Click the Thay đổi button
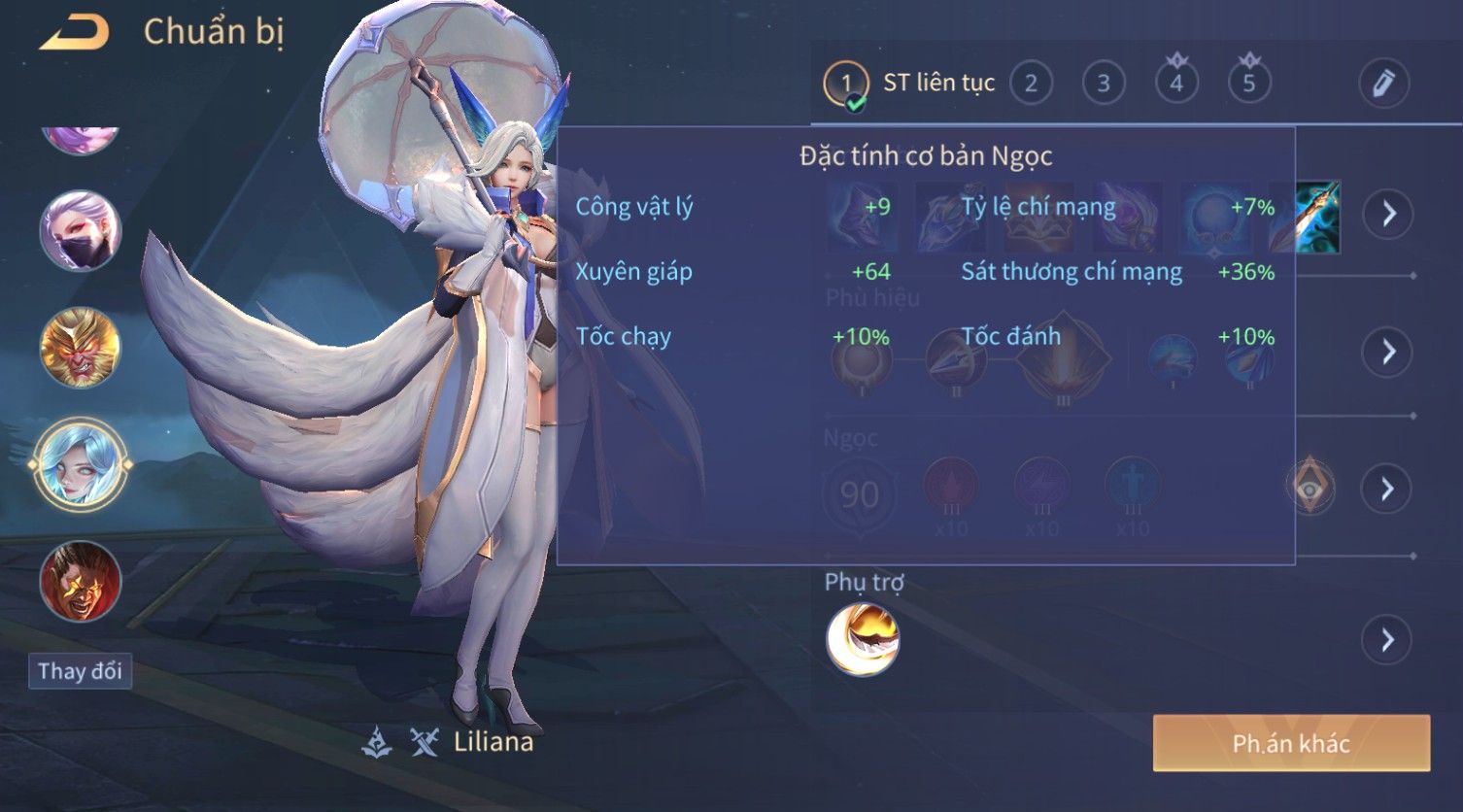 coord(80,671)
